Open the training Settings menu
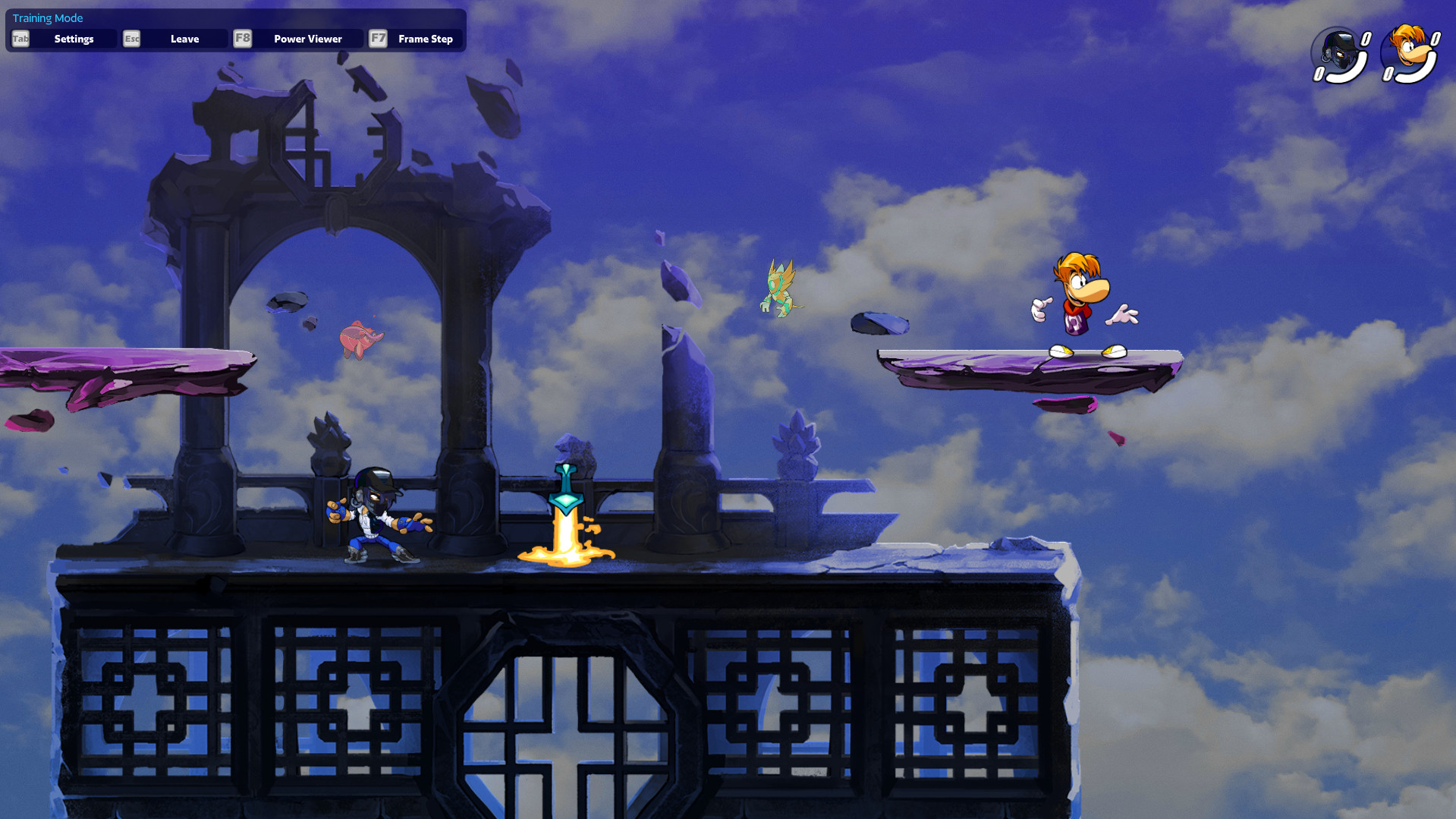 (74, 39)
